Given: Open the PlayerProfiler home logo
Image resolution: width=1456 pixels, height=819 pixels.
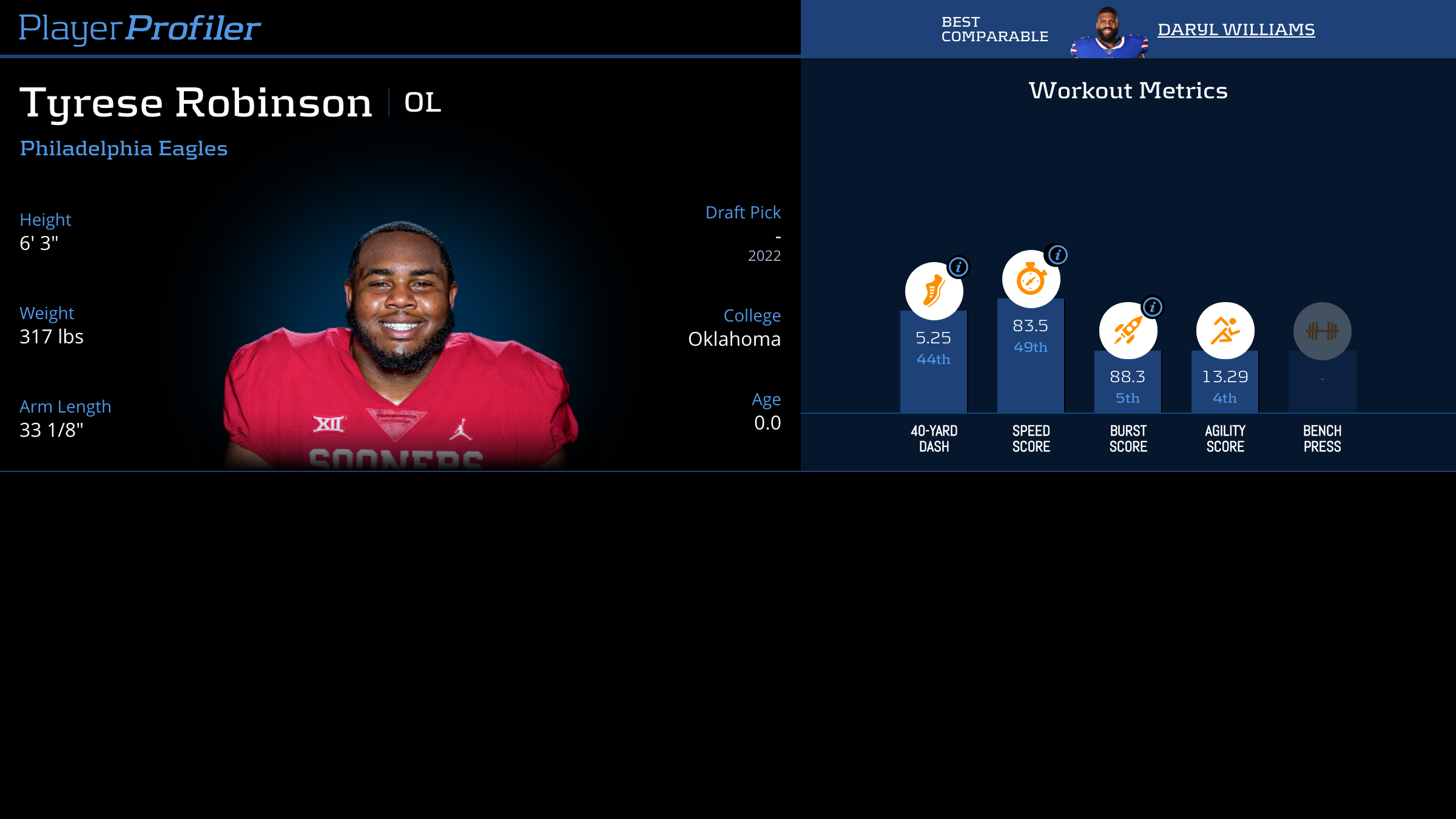Looking at the screenshot, I should coord(140,28).
